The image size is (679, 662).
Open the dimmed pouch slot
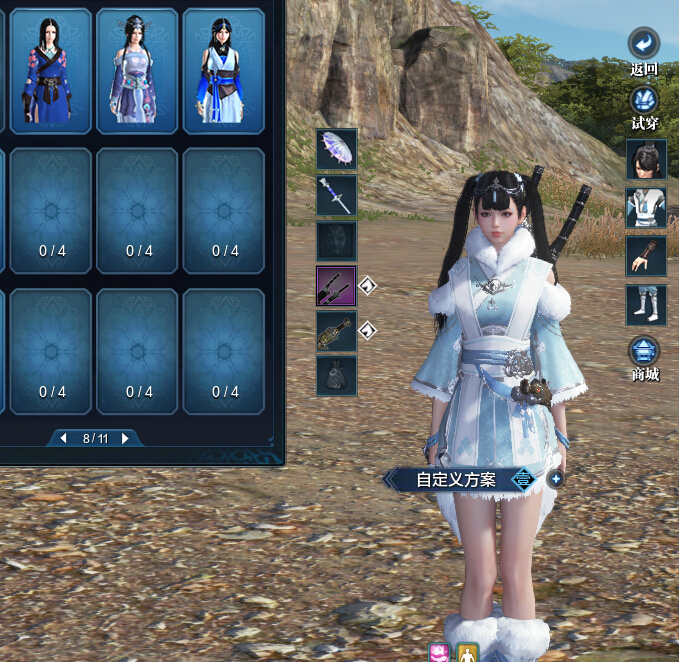point(337,376)
